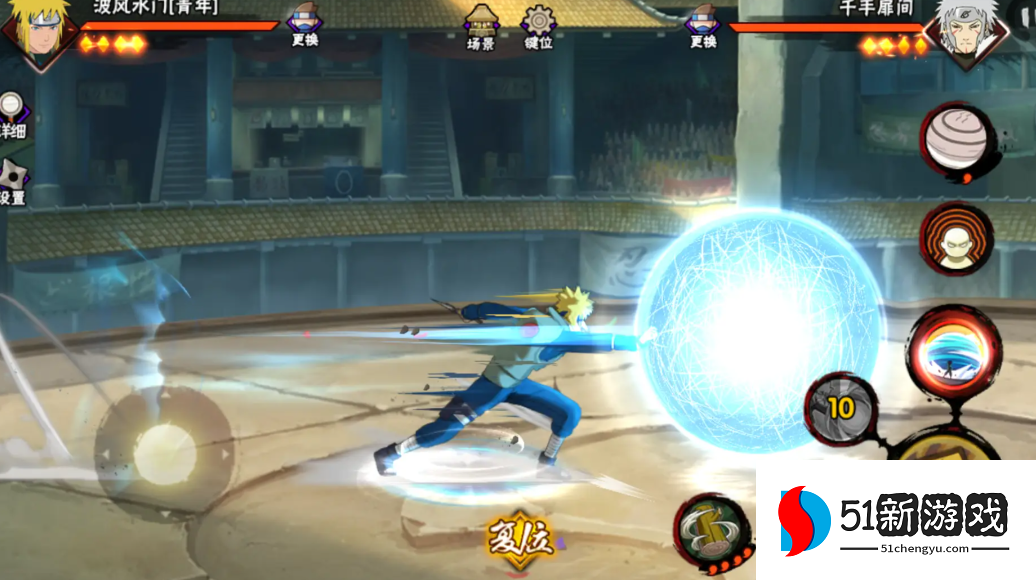Tap the 复位 reset button
Viewport: 1036px width, 580px height.
(519, 541)
